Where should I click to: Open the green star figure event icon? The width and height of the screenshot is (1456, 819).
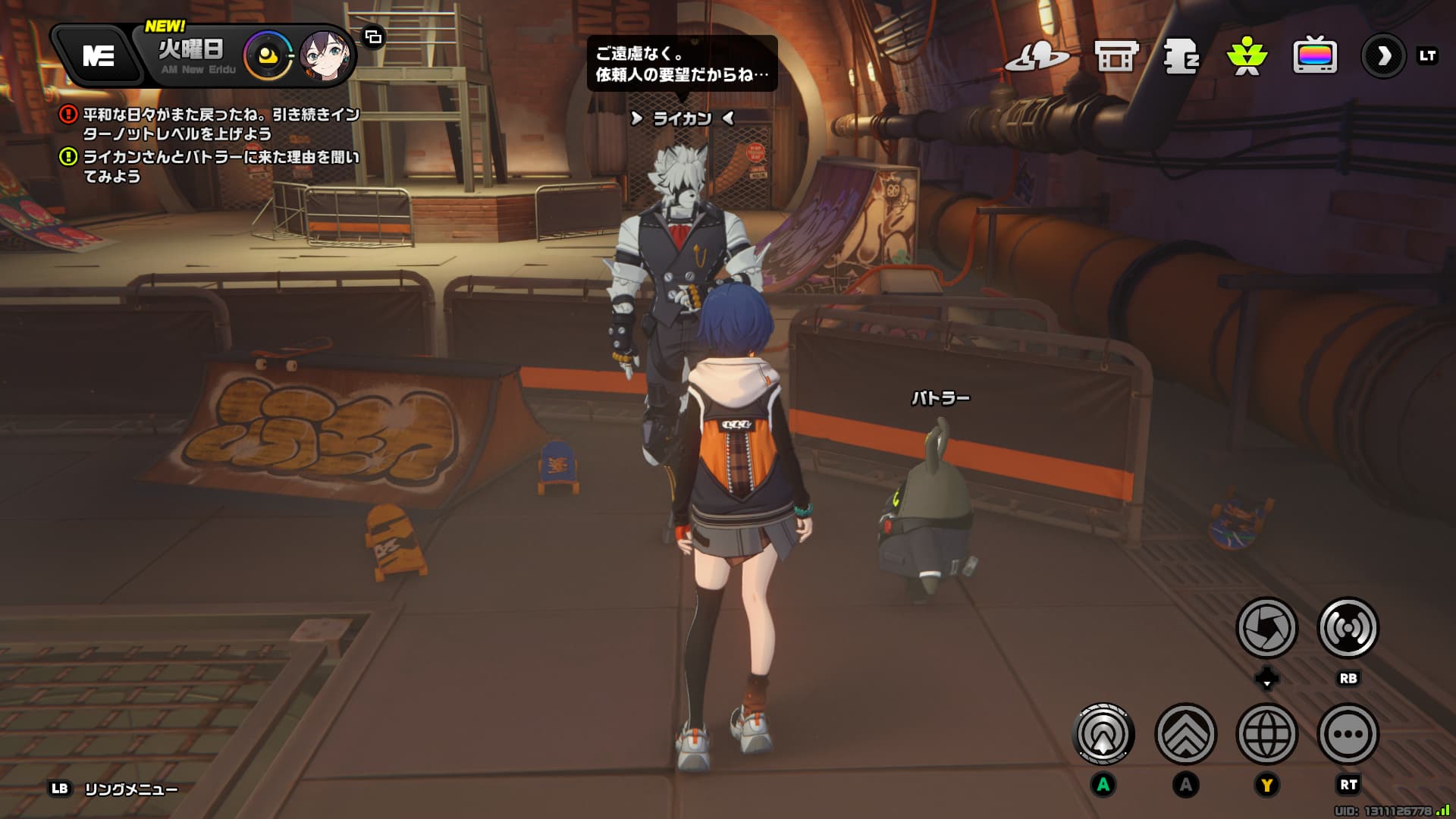tap(1247, 55)
